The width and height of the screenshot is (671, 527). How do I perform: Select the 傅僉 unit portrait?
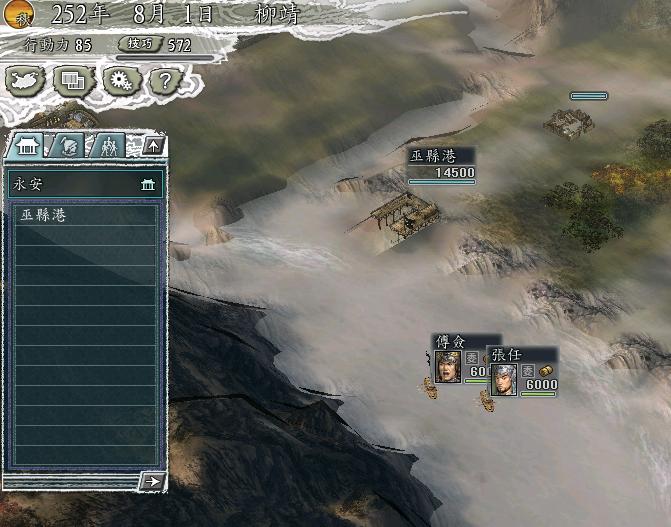coord(447,367)
